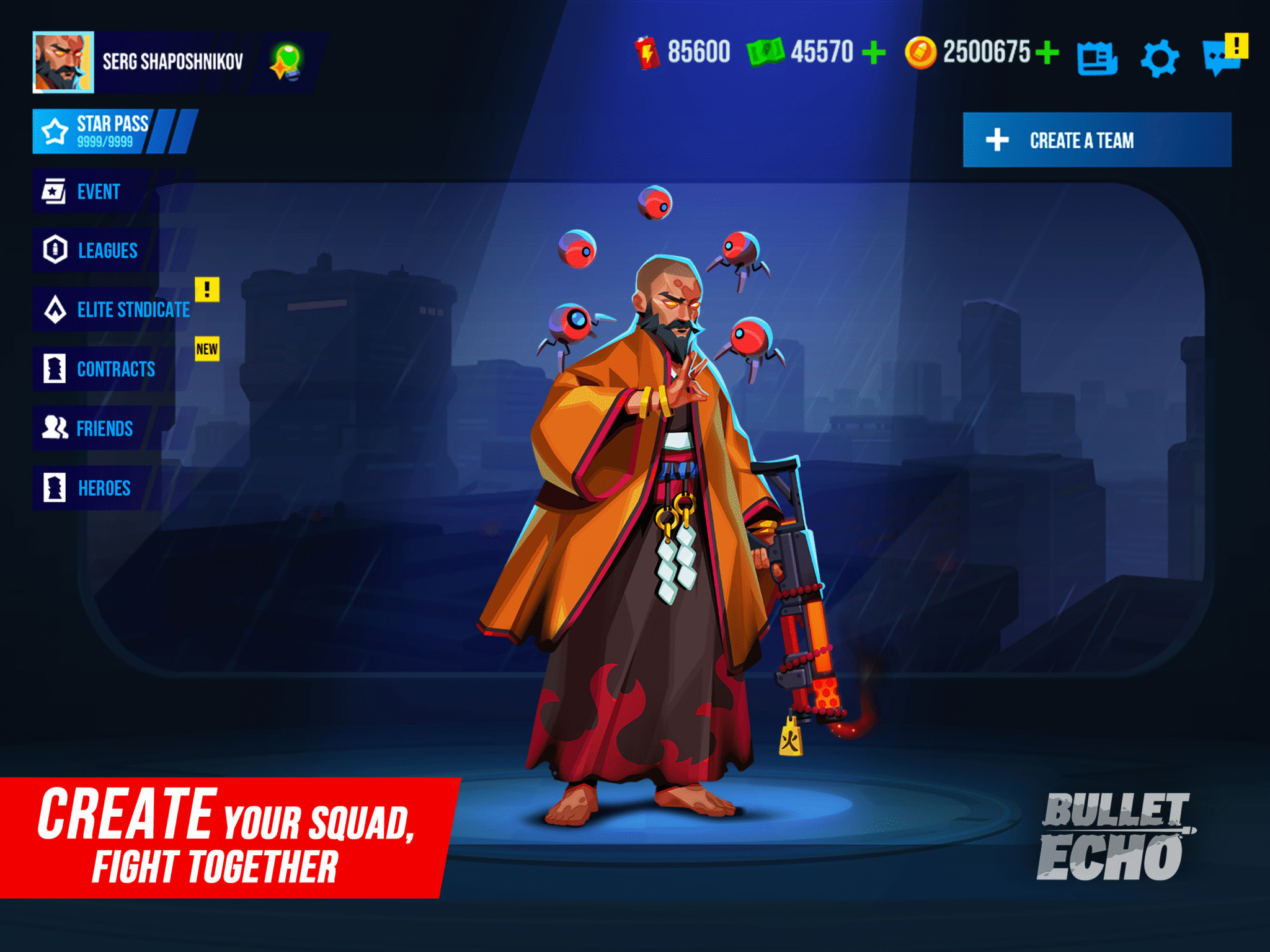
Task: Click the yellow NEW badge near Contracts
Action: [207, 349]
